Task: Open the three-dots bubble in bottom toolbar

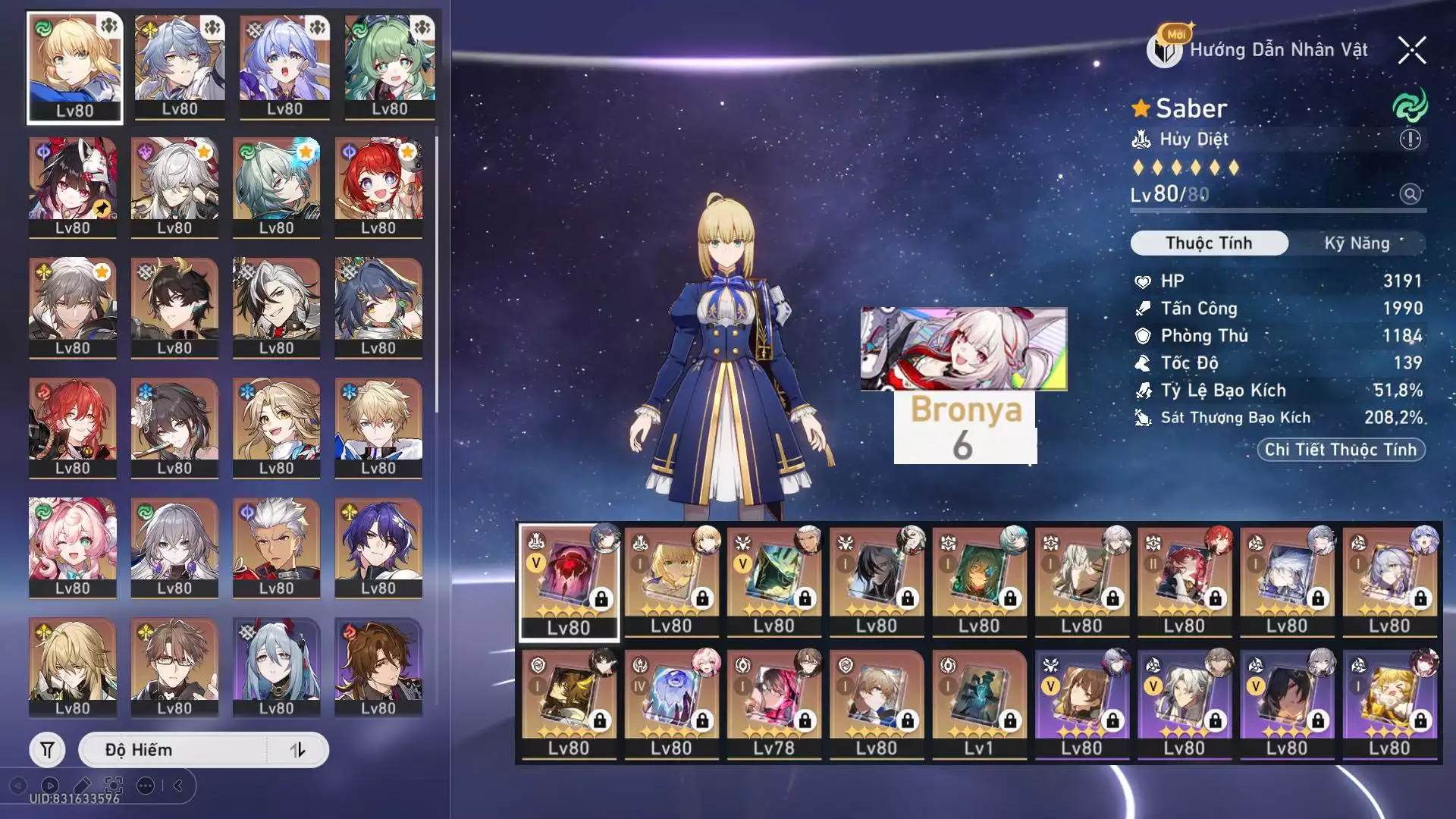Action: pyautogui.click(x=146, y=786)
